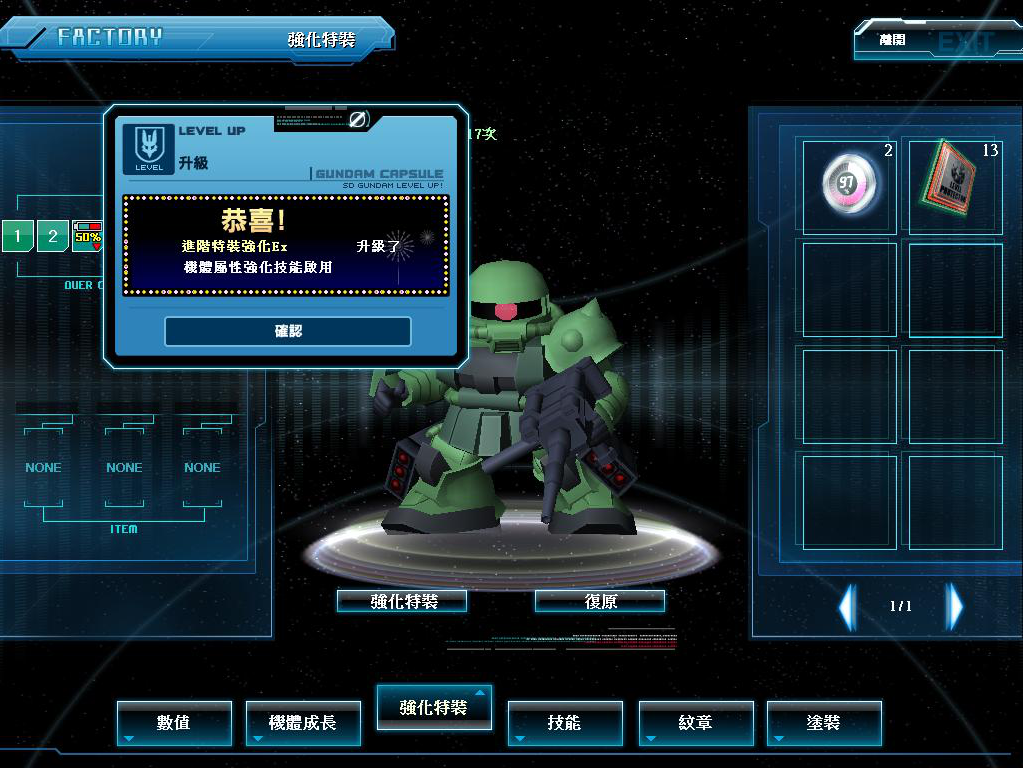The width and height of the screenshot is (1023, 768).
Task: Confirm the level up dialog with 確認
Action: (288, 331)
